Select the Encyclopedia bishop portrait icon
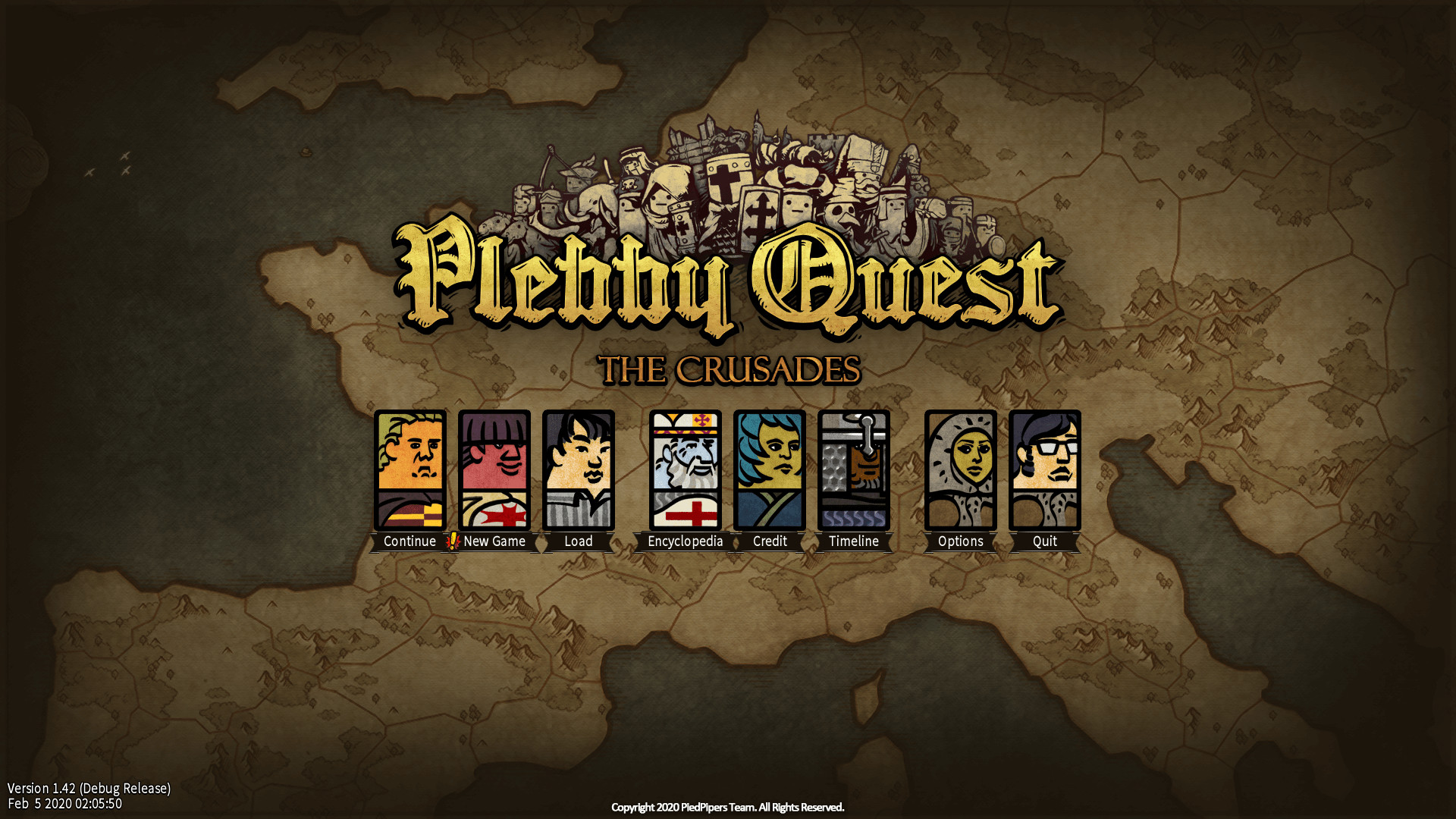Image resolution: width=1456 pixels, height=819 pixels. point(685,470)
